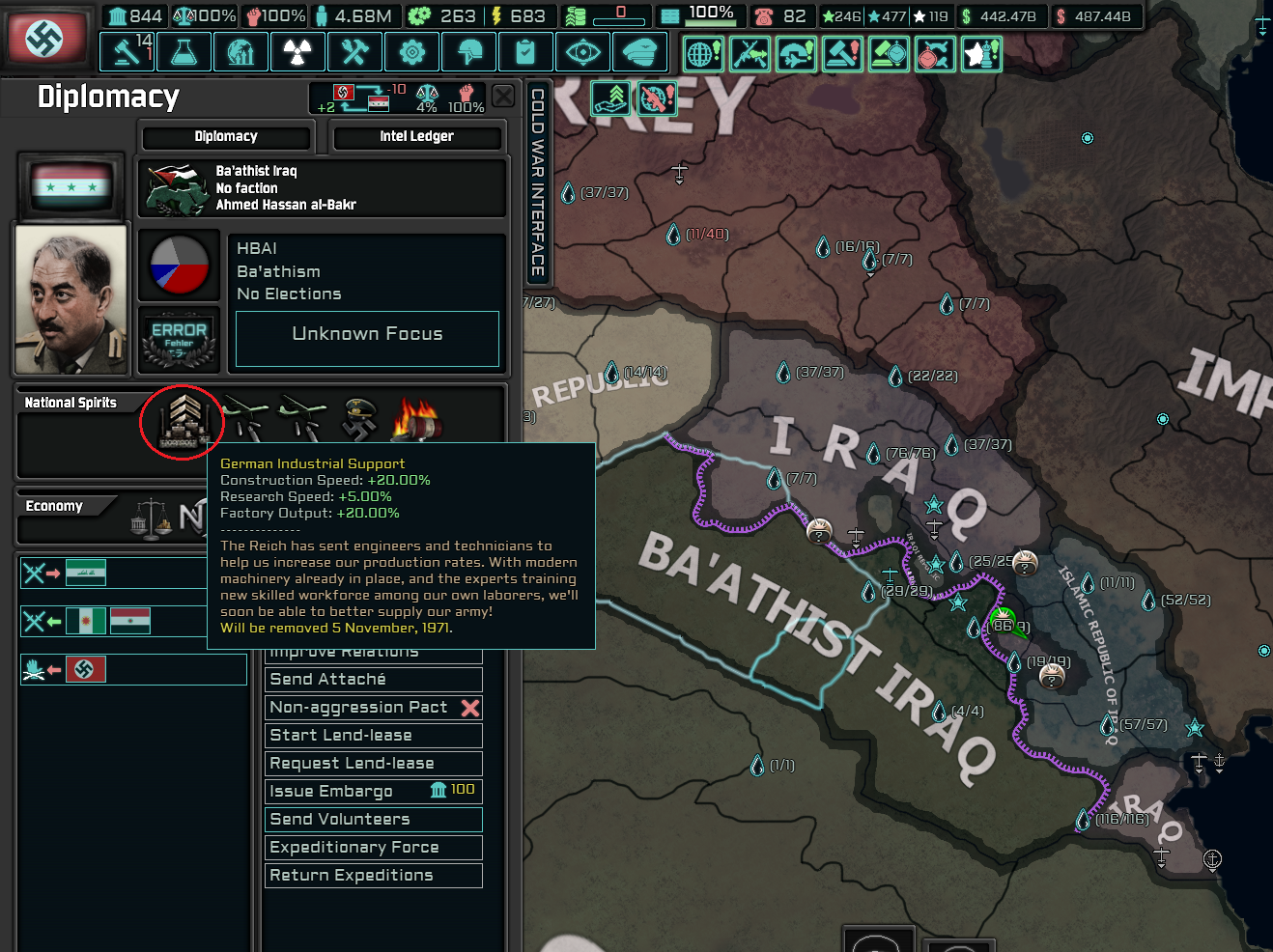Toggle the green army experience hand icon
Image resolution: width=1273 pixels, height=952 pixels.
(x=612, y=98)
